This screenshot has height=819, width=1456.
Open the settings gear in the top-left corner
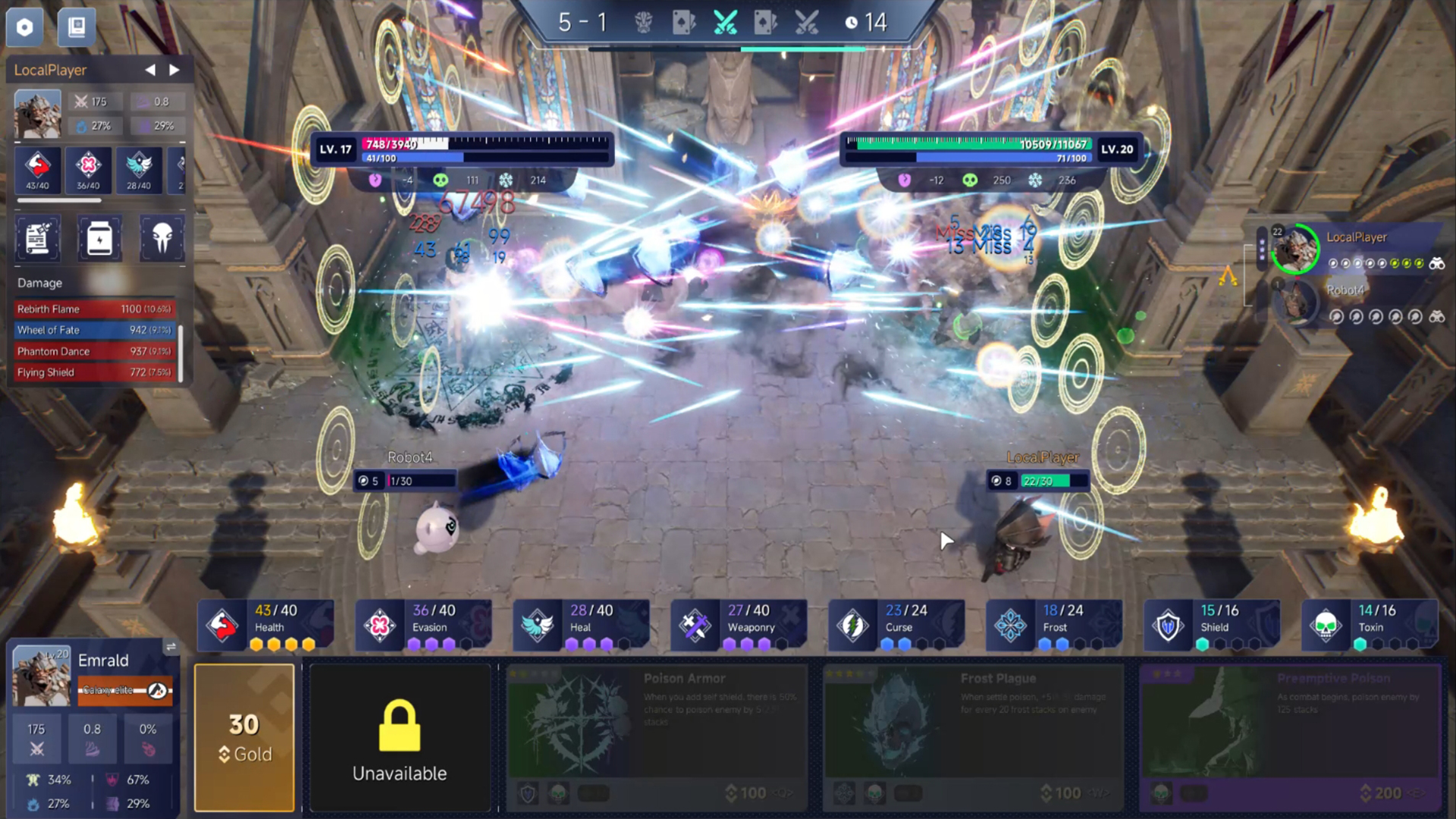[24, 27]
